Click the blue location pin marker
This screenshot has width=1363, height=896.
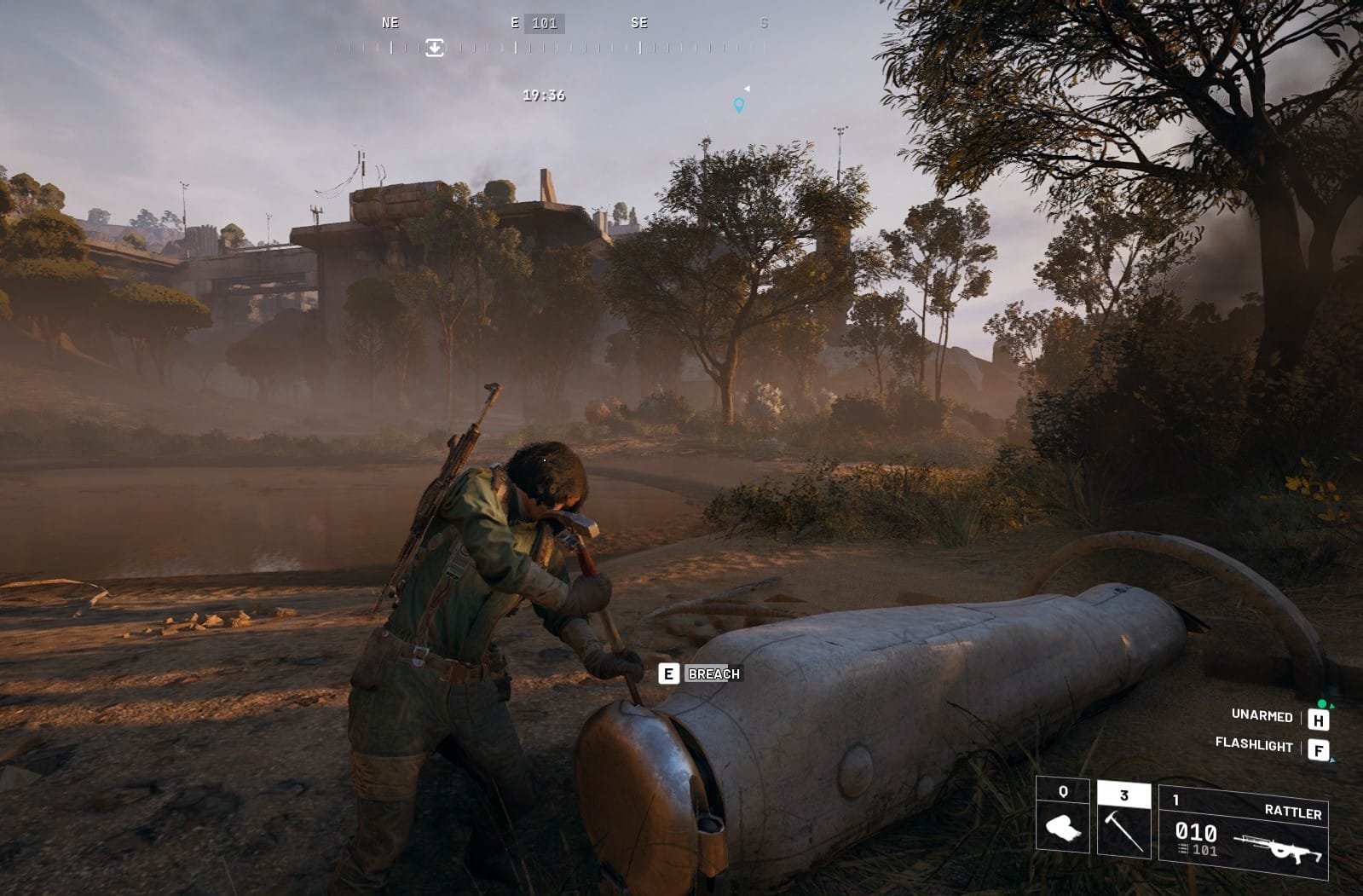739,105
